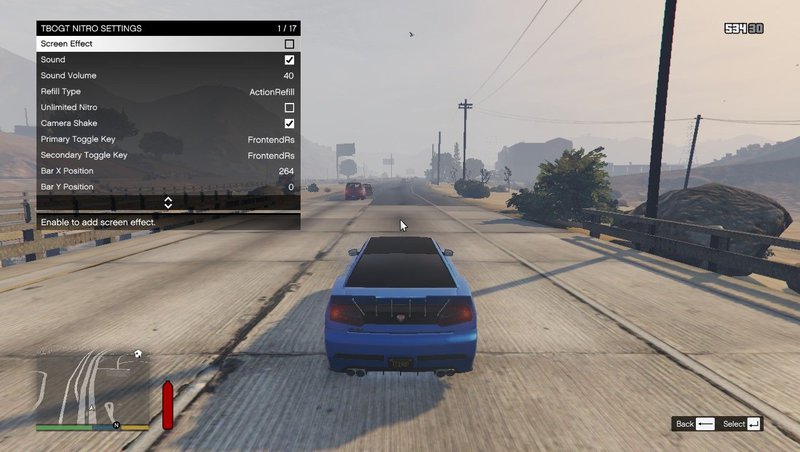The image size is (800, 452).
Task: Select the Primary Toggle Key entry
Action: [x=168, y=139]
